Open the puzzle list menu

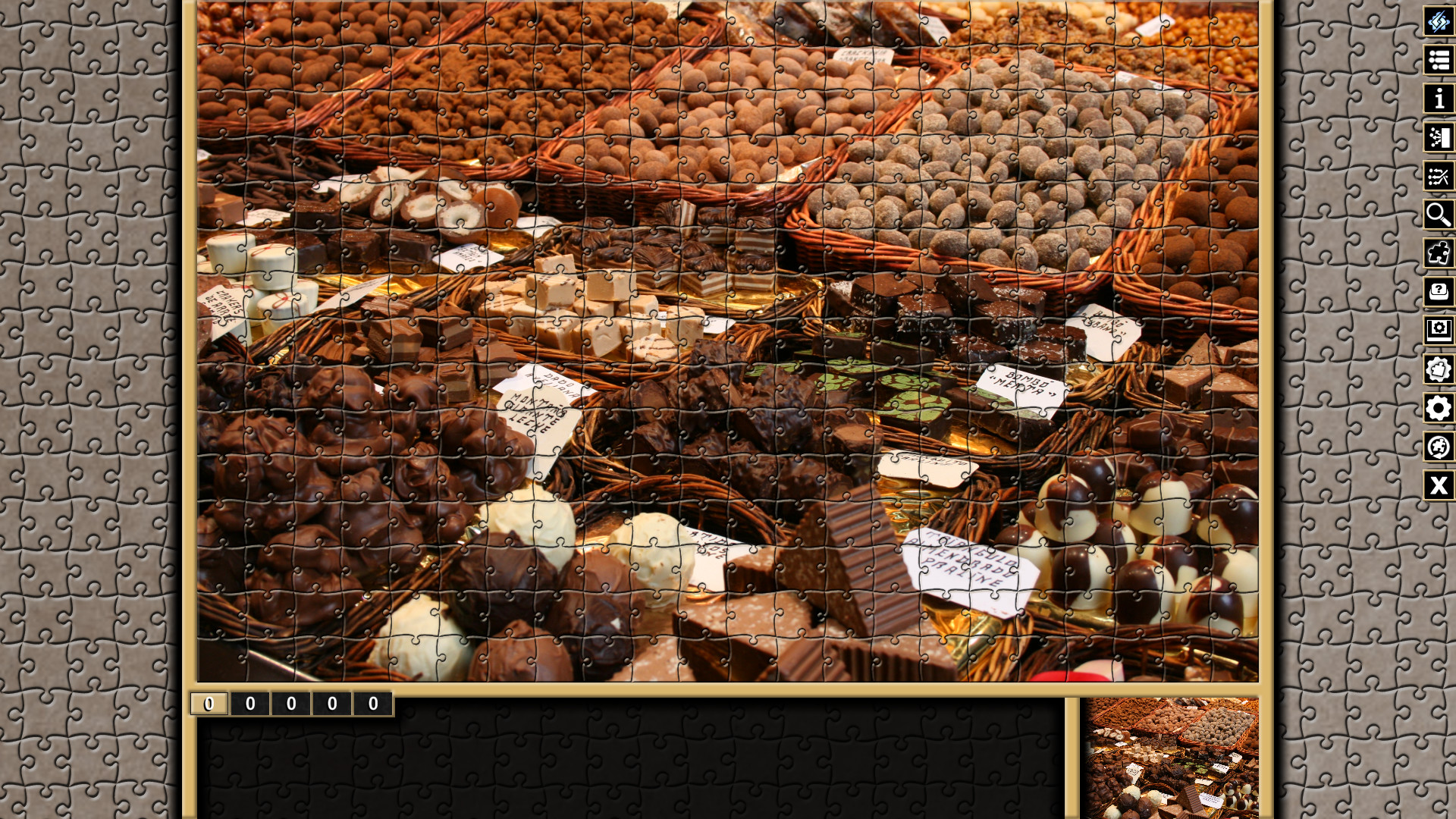(1438, 61)
